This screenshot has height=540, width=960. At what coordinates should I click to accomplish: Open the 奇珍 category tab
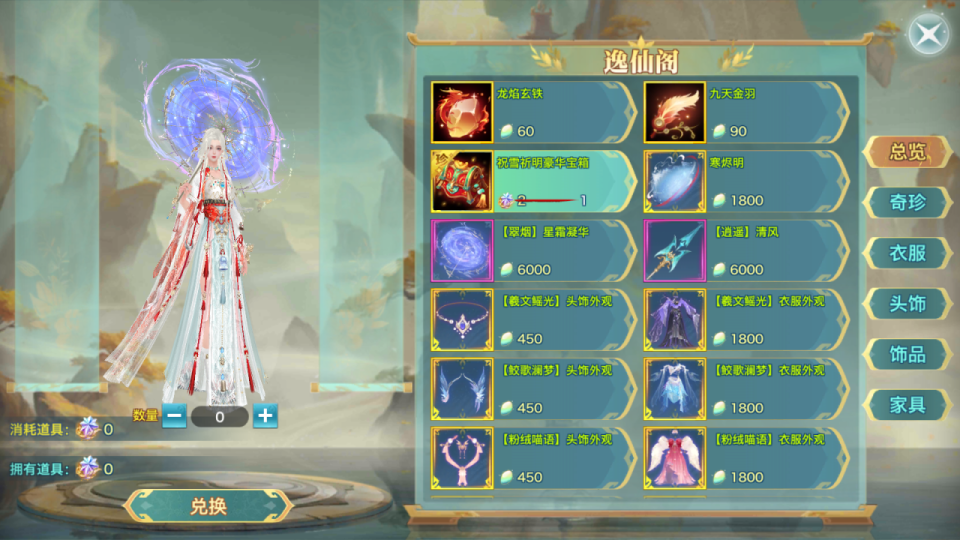[x=907, y=202]
